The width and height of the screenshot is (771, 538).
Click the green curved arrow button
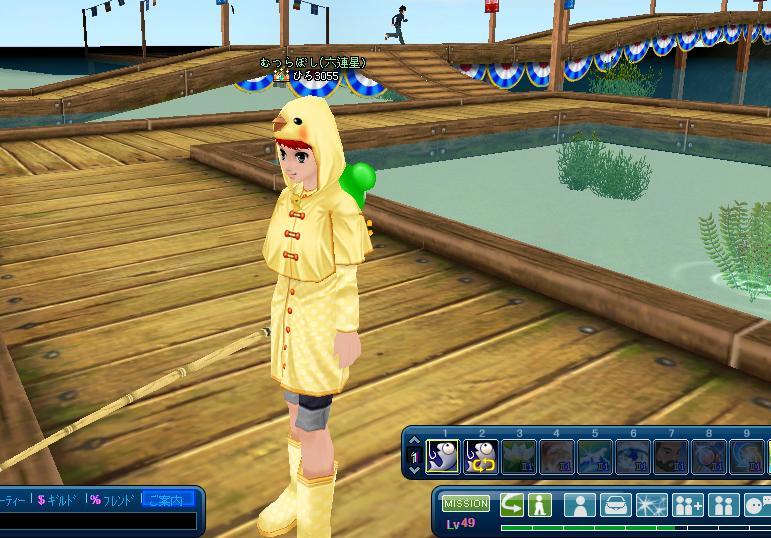pyautogui.click(x=512, y=504)
